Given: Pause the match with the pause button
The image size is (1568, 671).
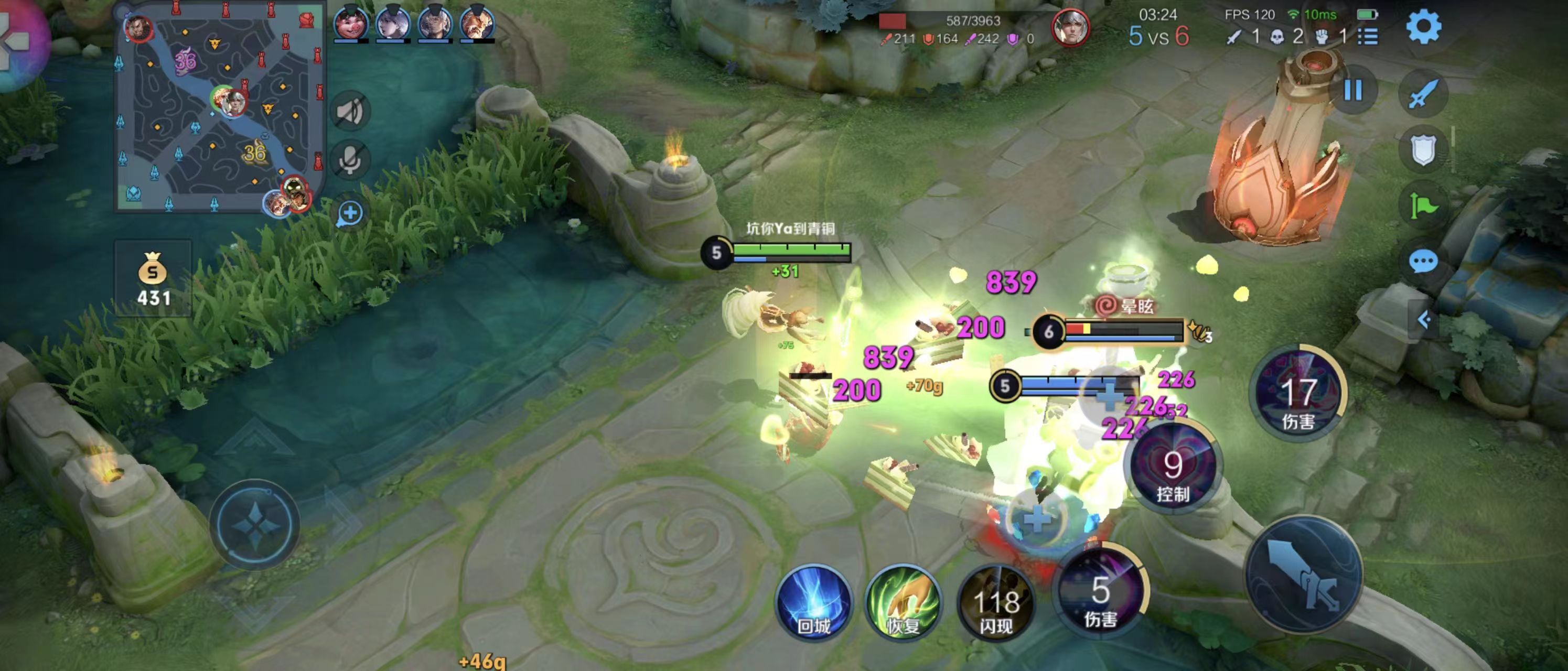Looking at the screenshot, I should [x=1352, y=91].
